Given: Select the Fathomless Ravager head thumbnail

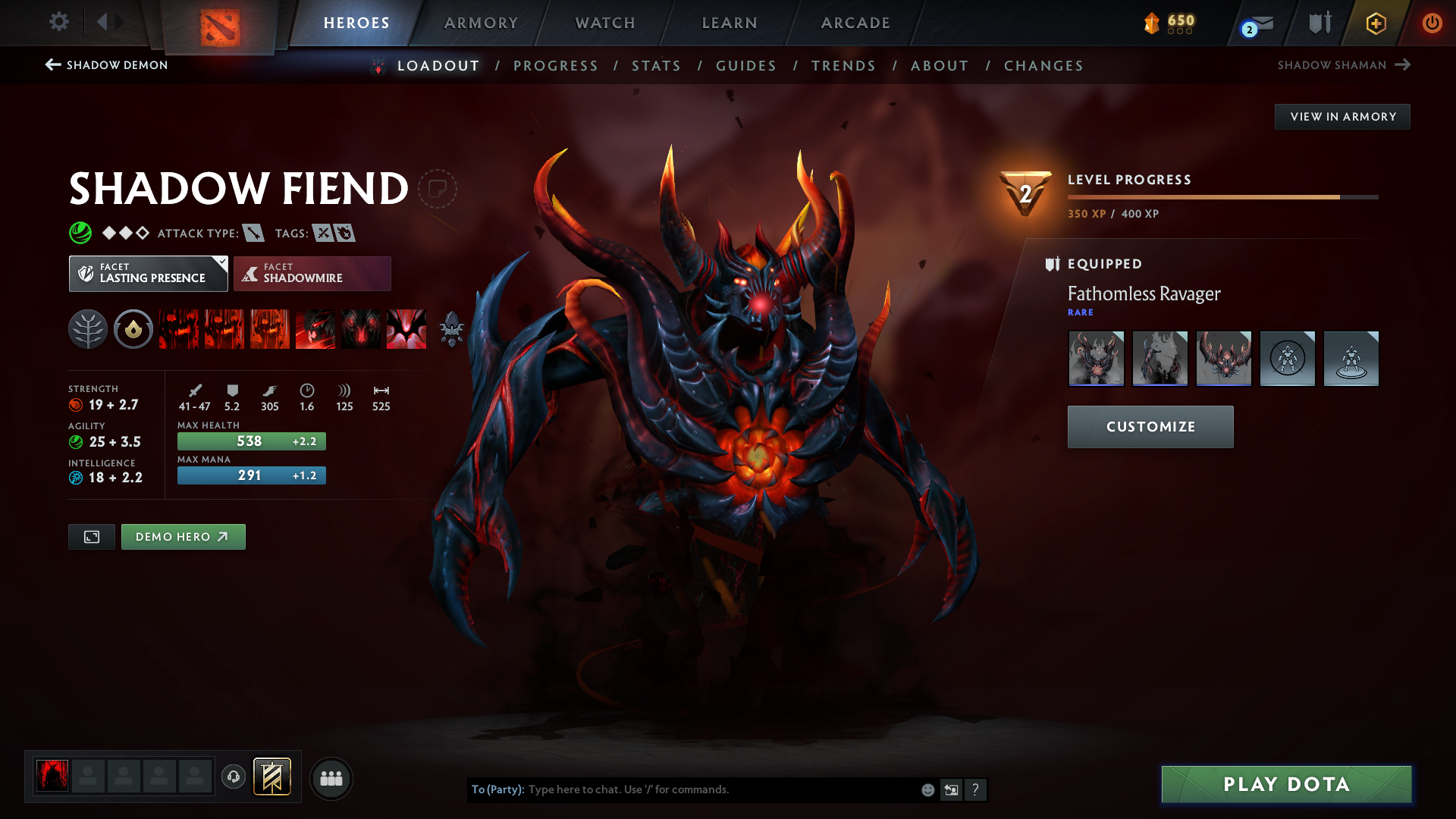Looking at the screenshot, I should pyautogui.click(x=1224, y=358).
